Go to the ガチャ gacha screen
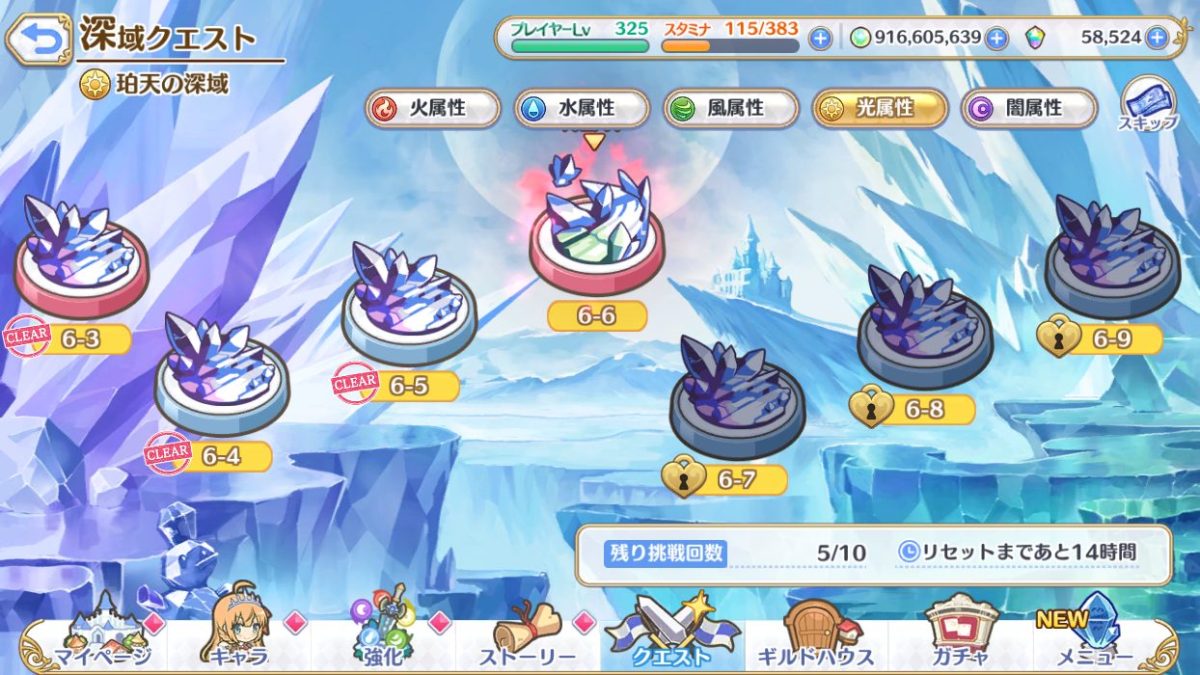The width and height of the screenshot is (1200, 675). 961,640
